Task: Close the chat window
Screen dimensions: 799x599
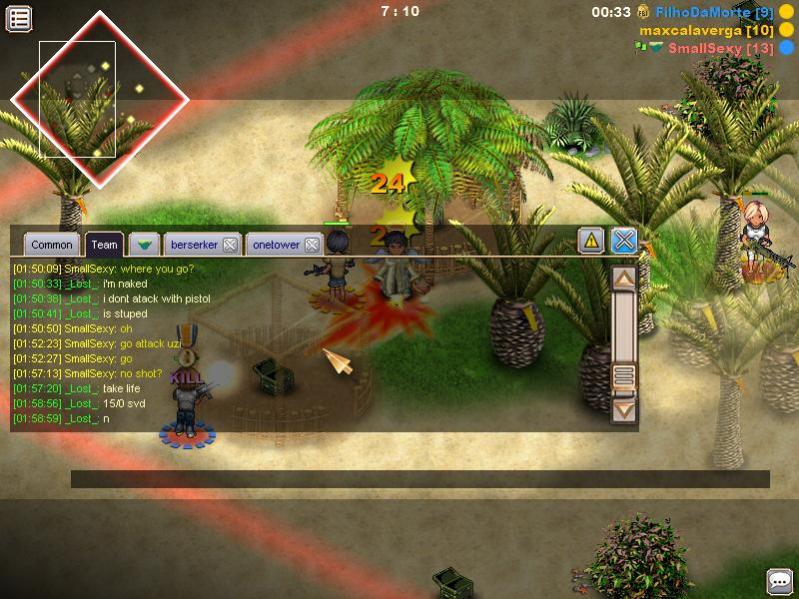Action: coord(624,241)
